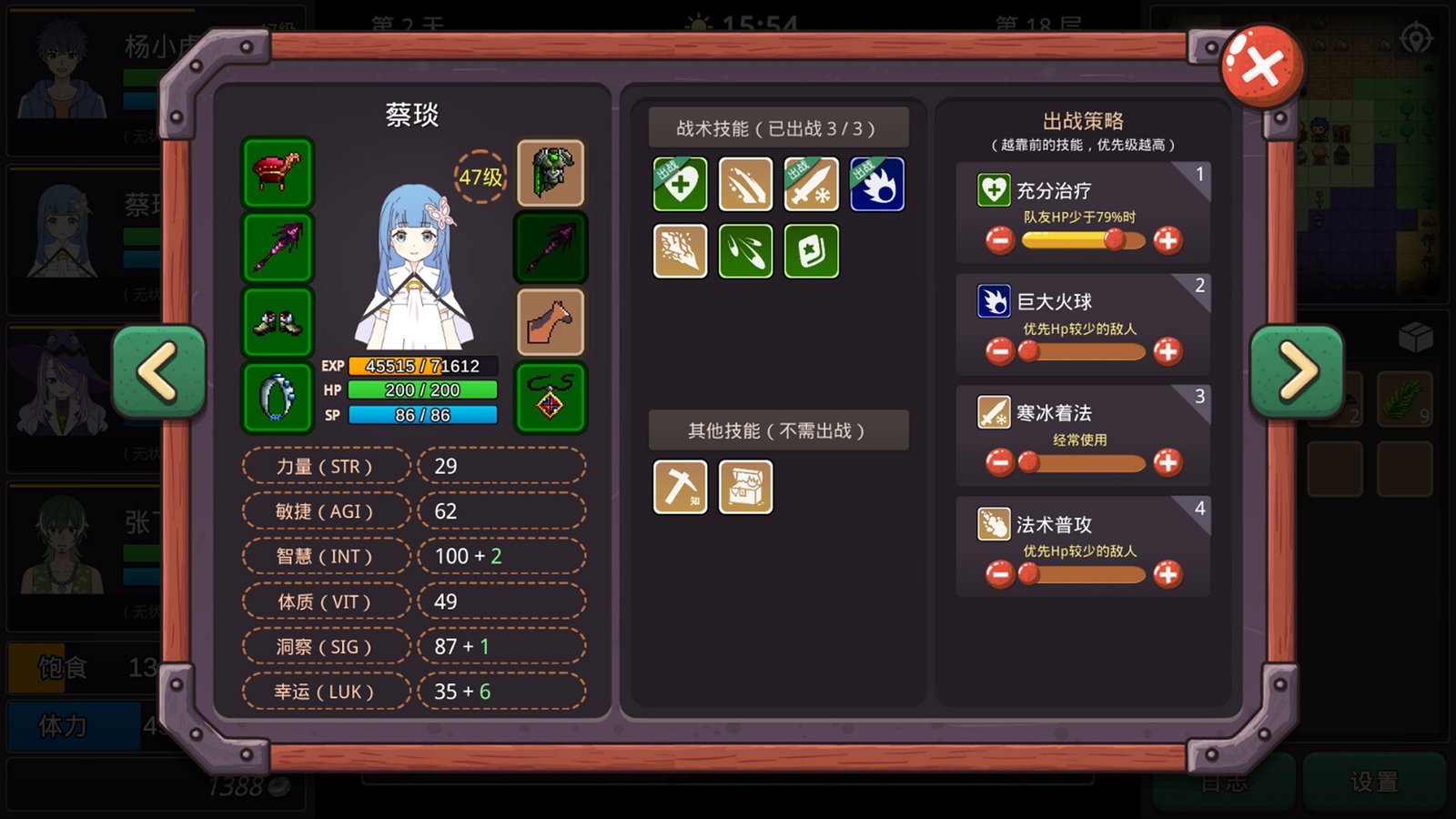Select the frost sword tactical skill icon

click(x=811, y=185)
